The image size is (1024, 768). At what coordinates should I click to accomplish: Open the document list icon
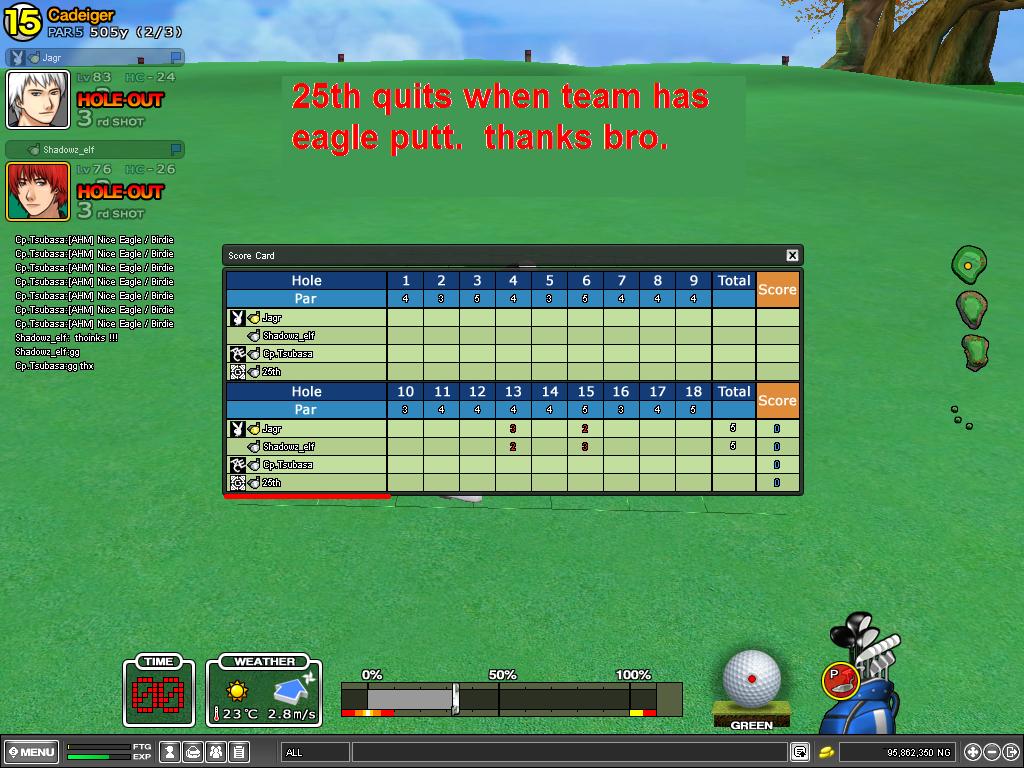pyautogui.click(x=239, y=752)
